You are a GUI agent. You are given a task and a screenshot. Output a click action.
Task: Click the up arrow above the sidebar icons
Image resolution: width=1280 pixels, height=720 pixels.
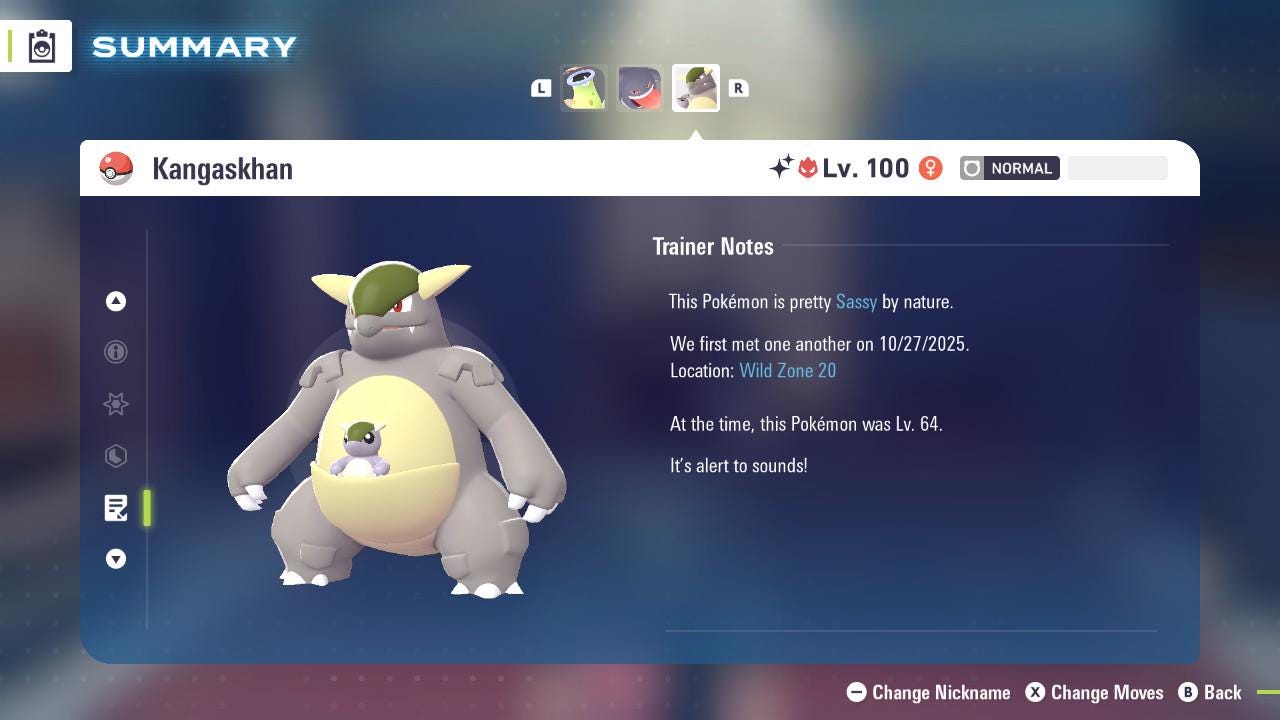(x=116, y=301)
